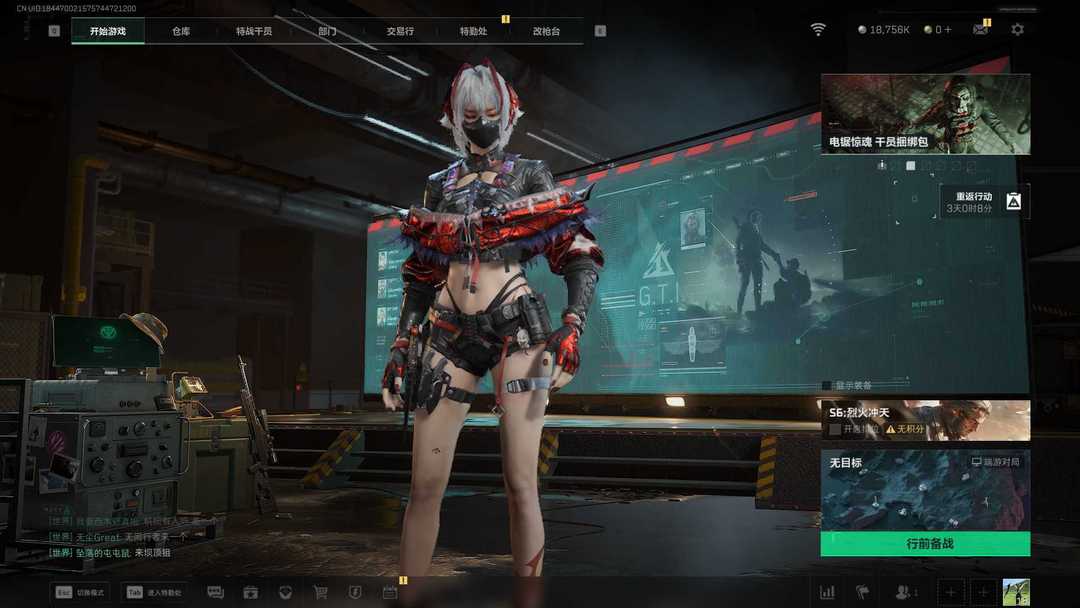1080x608 pixels.
Task: Open the 重返行动 event button
Action: 984,202
